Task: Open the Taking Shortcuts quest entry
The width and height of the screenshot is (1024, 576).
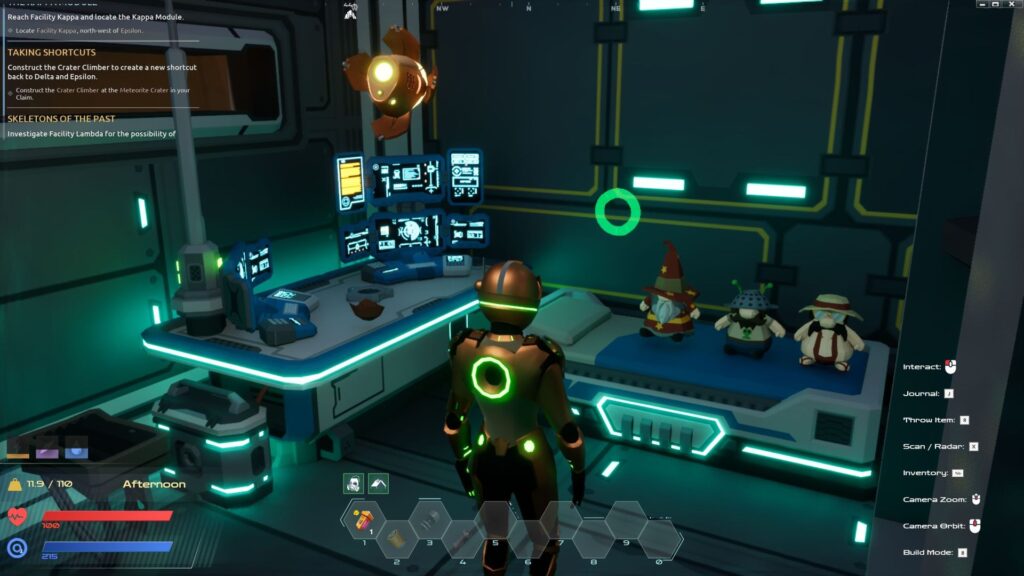Action: [52, 52]
